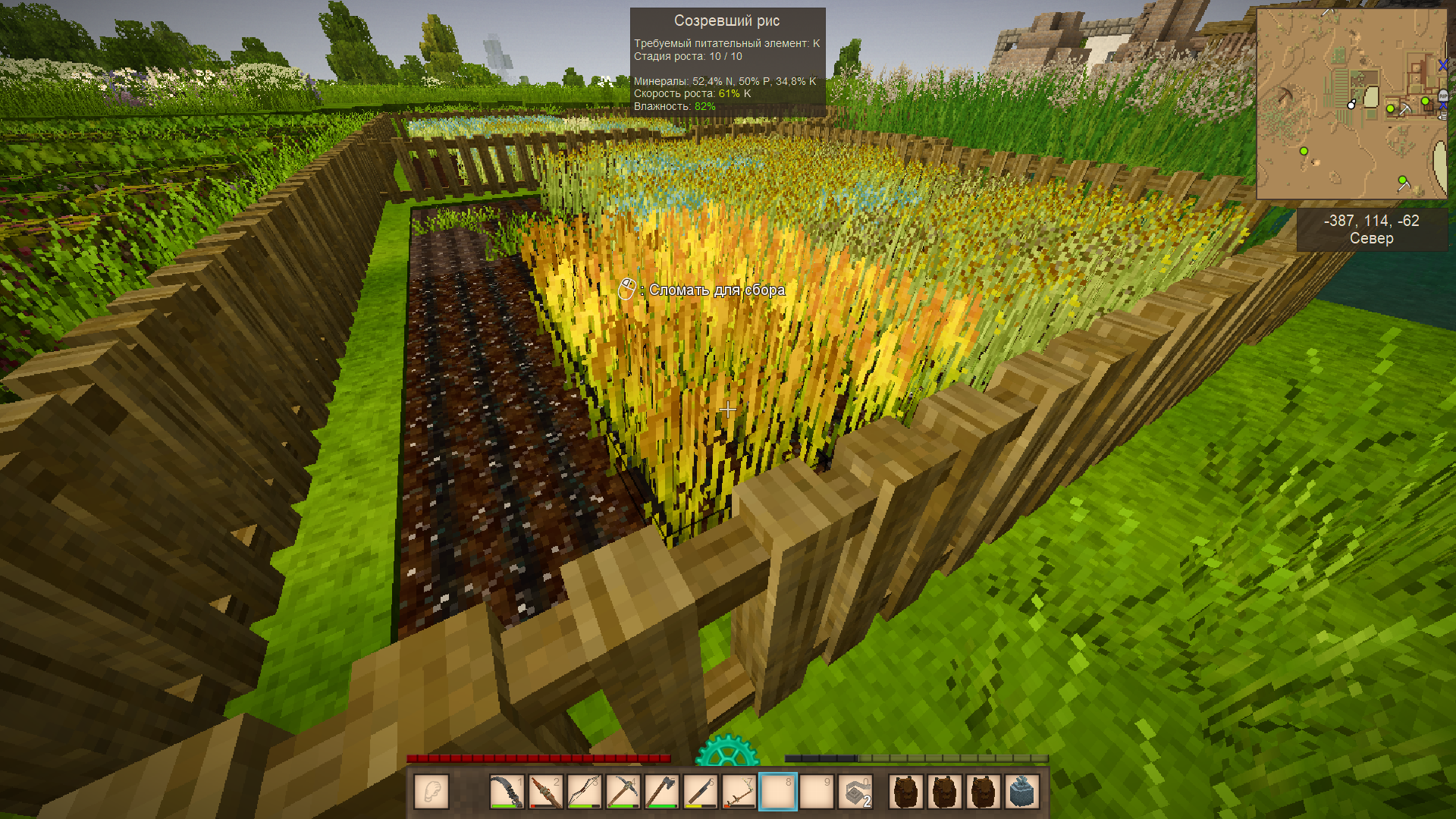This screenshot has width=1456, height=819.
Task: Choose the pickaxe in hotbar slot 4
Action: pos(623,792)
